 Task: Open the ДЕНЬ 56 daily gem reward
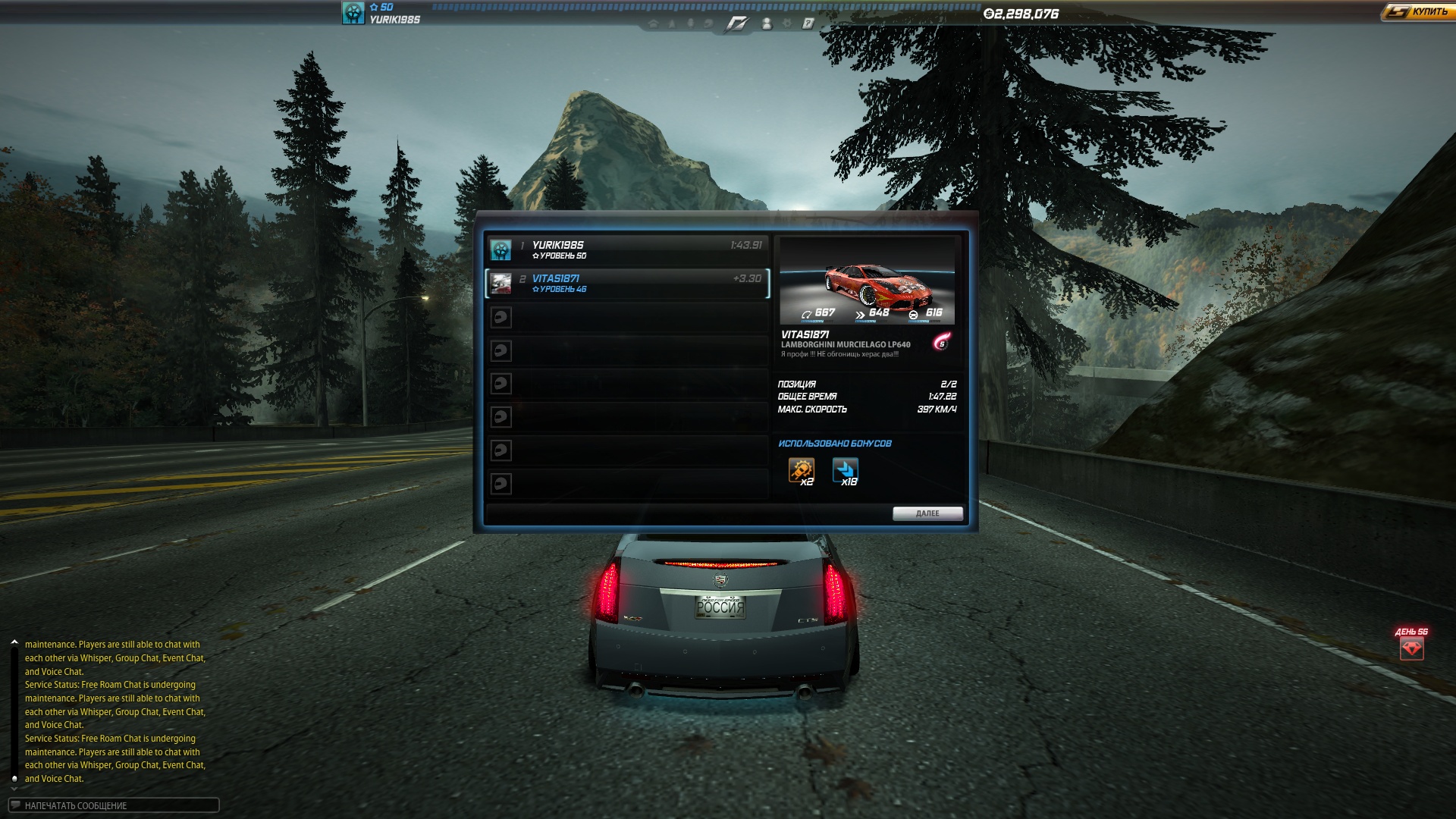pyautogui.click(x=1411, y=648)
